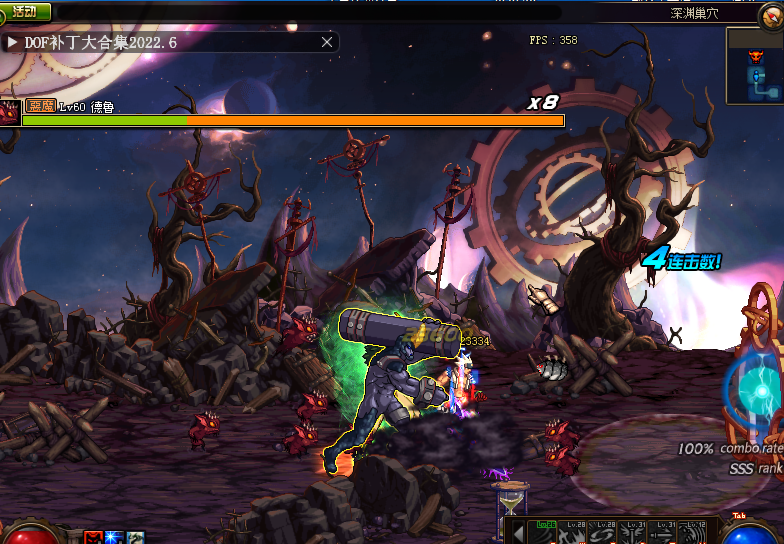Open the dungeon minimap
Image resolution: width=784 pixels, height=544 pixels.
click(x=755, y=66)
